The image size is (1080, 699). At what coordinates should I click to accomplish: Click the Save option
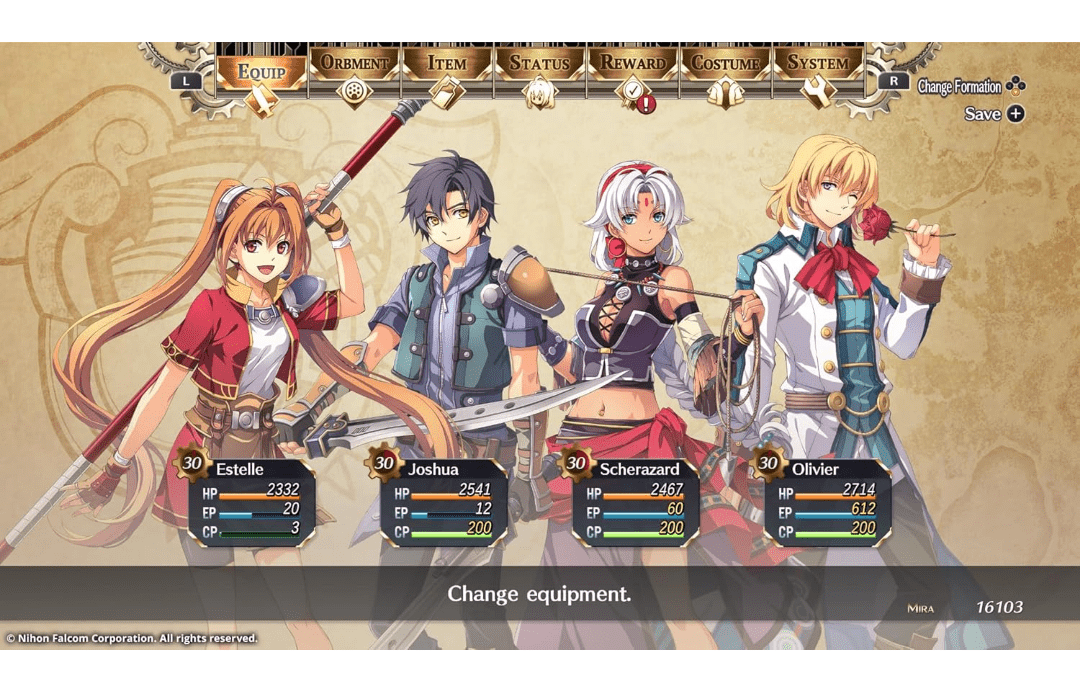pos(994,114)
